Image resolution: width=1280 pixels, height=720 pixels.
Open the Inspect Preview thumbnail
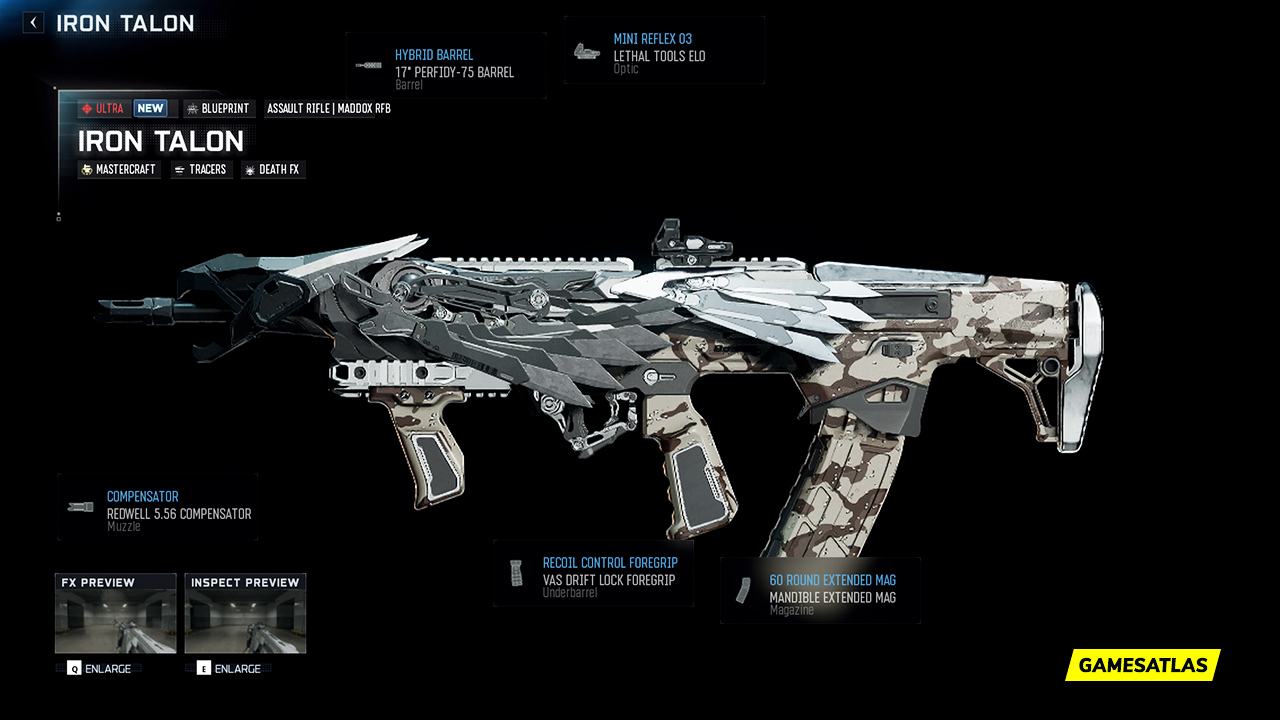244,613
